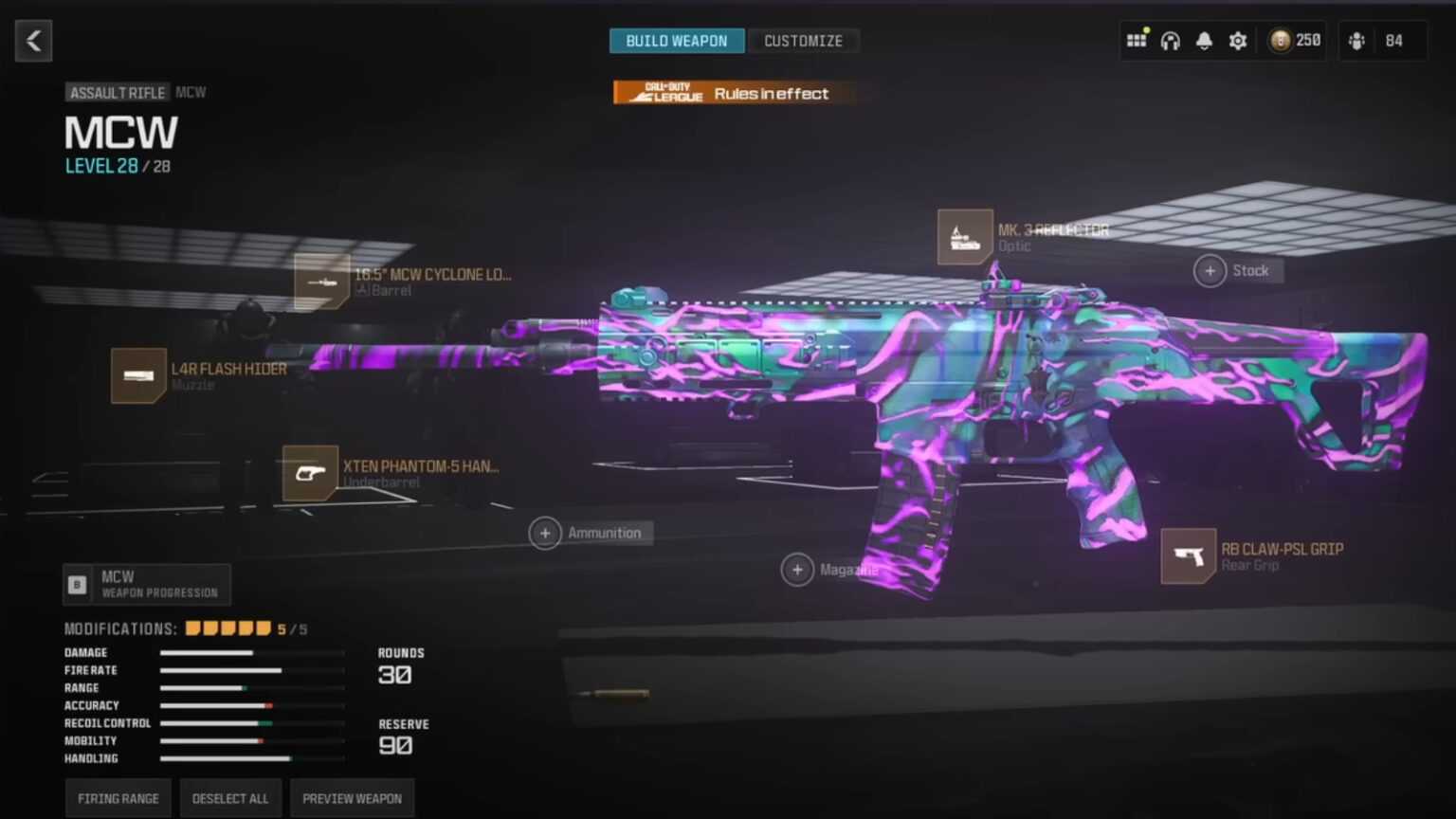The width and height of the screenshot is (1456, 819).
Task: Open the audio headset settings icon
Action: 1171,40
